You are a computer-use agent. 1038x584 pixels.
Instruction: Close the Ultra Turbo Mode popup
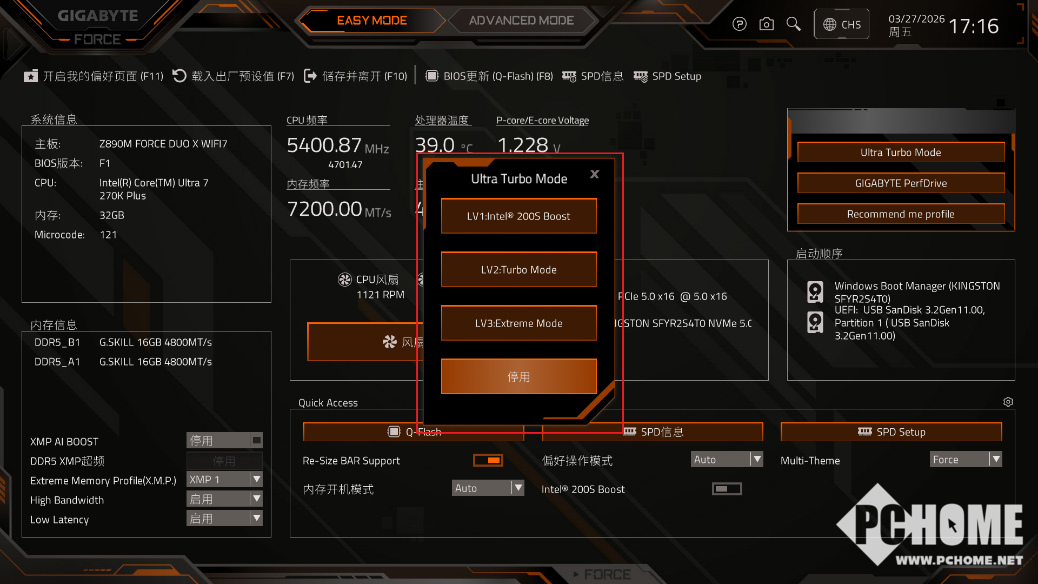point(595,174)
